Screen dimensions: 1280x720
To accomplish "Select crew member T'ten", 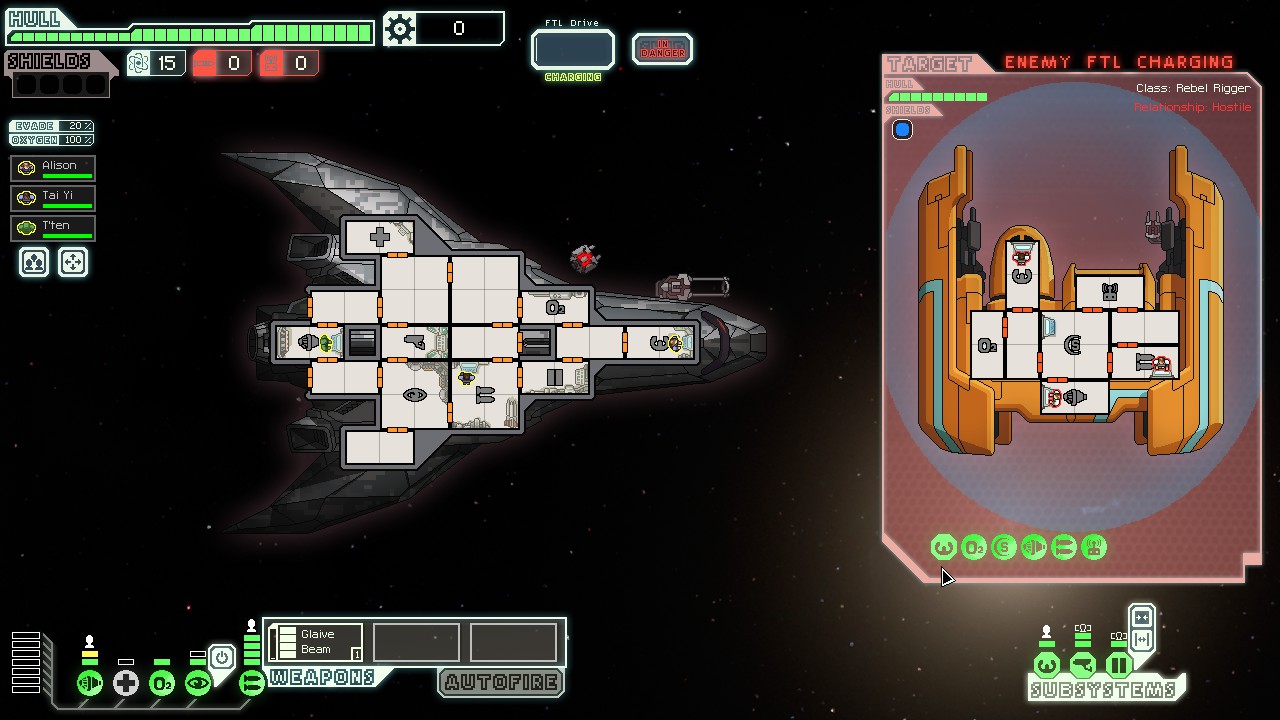I will 53,227.
